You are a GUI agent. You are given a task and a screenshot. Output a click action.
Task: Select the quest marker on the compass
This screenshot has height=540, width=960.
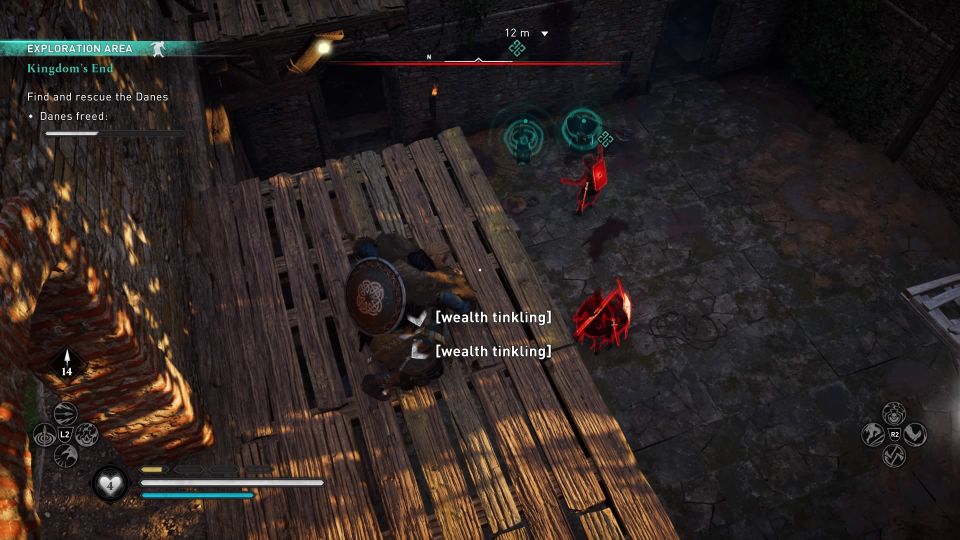[x=516, y=48]
